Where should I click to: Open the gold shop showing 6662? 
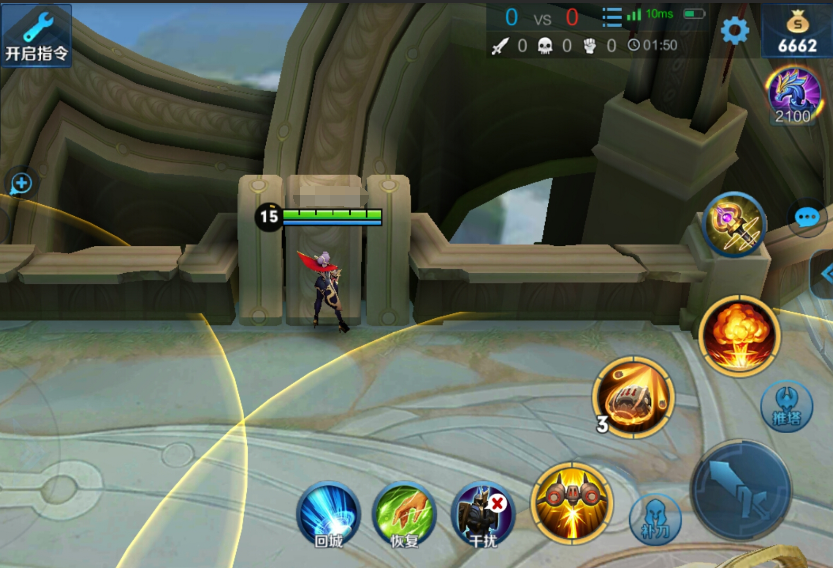(797, 32)
